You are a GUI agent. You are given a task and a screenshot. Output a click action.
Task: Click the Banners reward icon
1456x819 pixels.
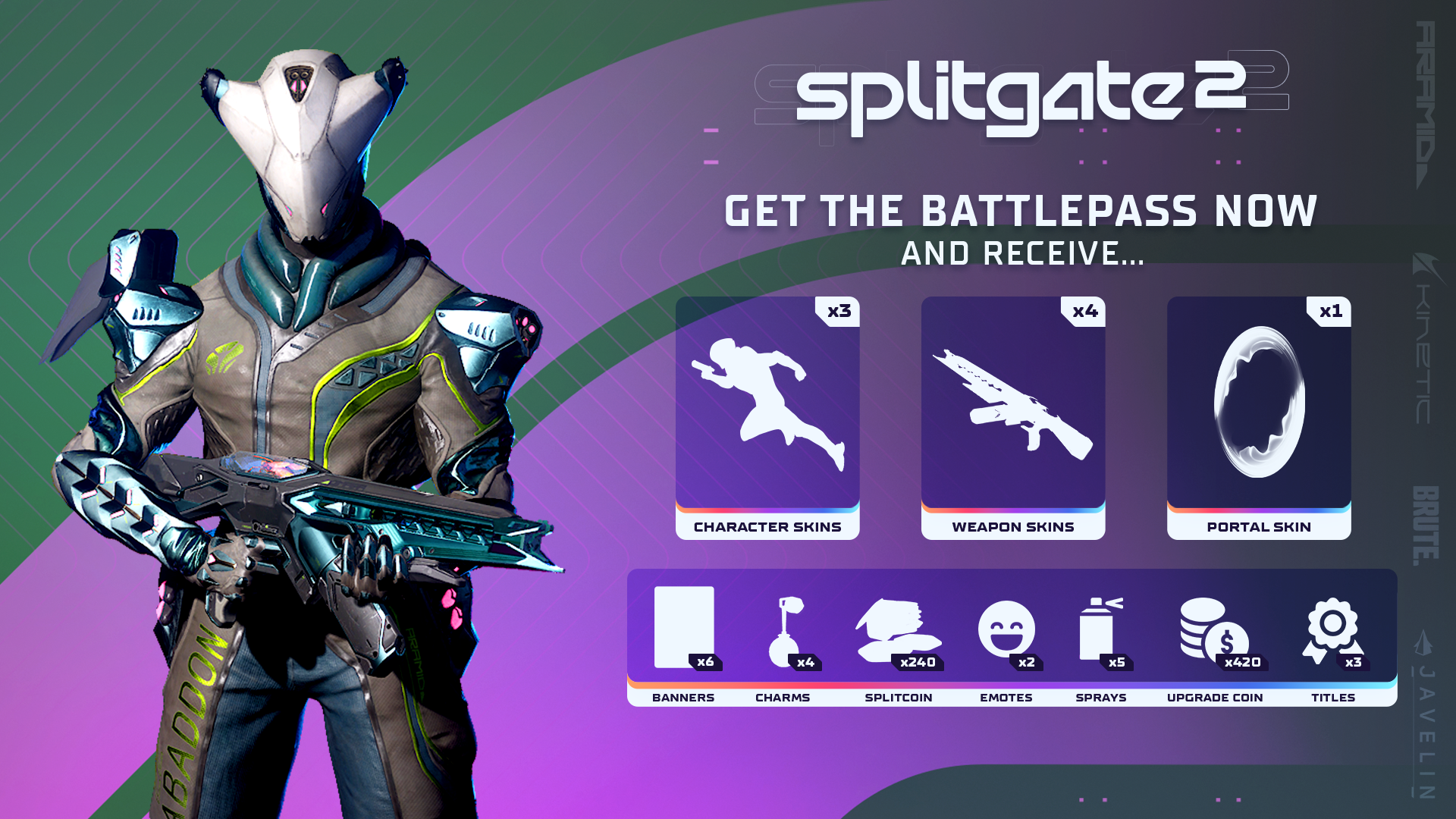tap(684, 628)
